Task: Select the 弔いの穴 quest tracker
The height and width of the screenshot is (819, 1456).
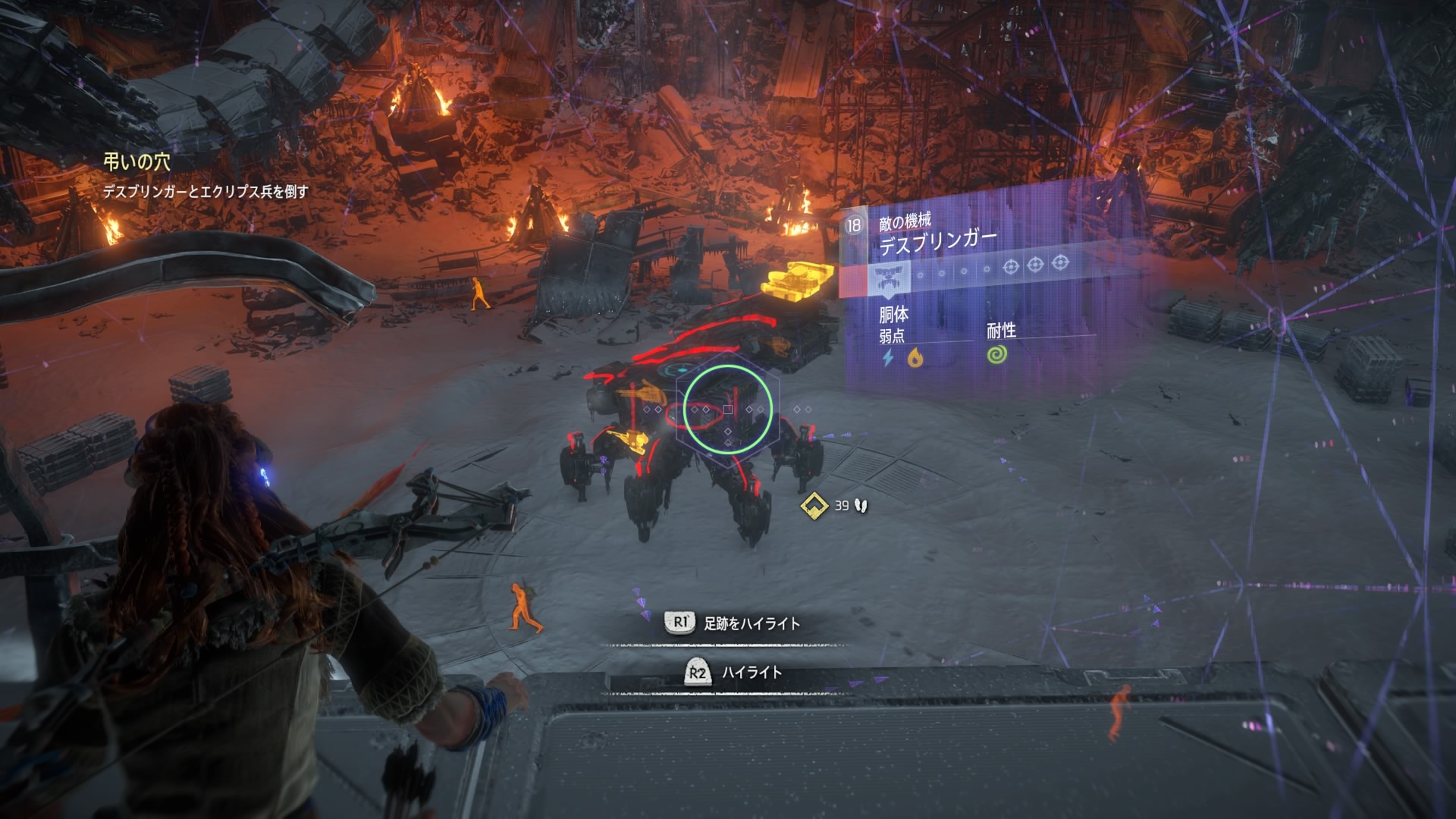Action: coord(137,162)
